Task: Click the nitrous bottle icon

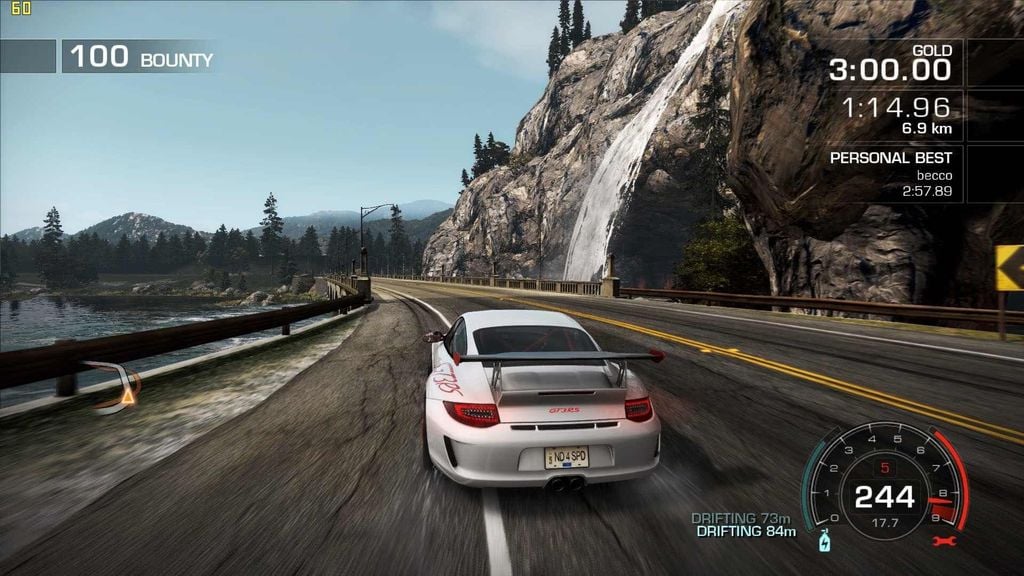Action: point(825,542)
